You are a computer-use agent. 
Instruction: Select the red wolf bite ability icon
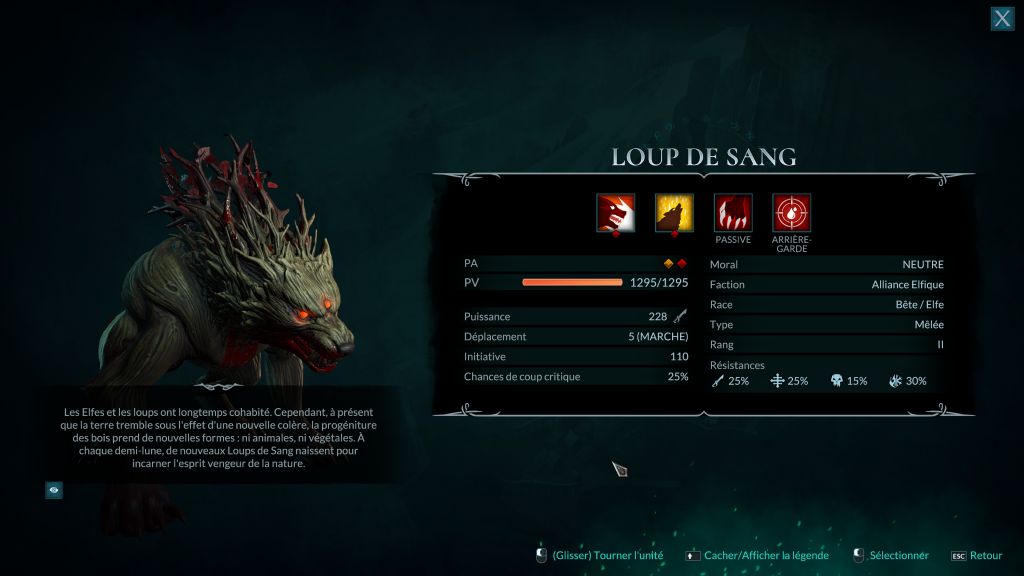click(615, 213)
